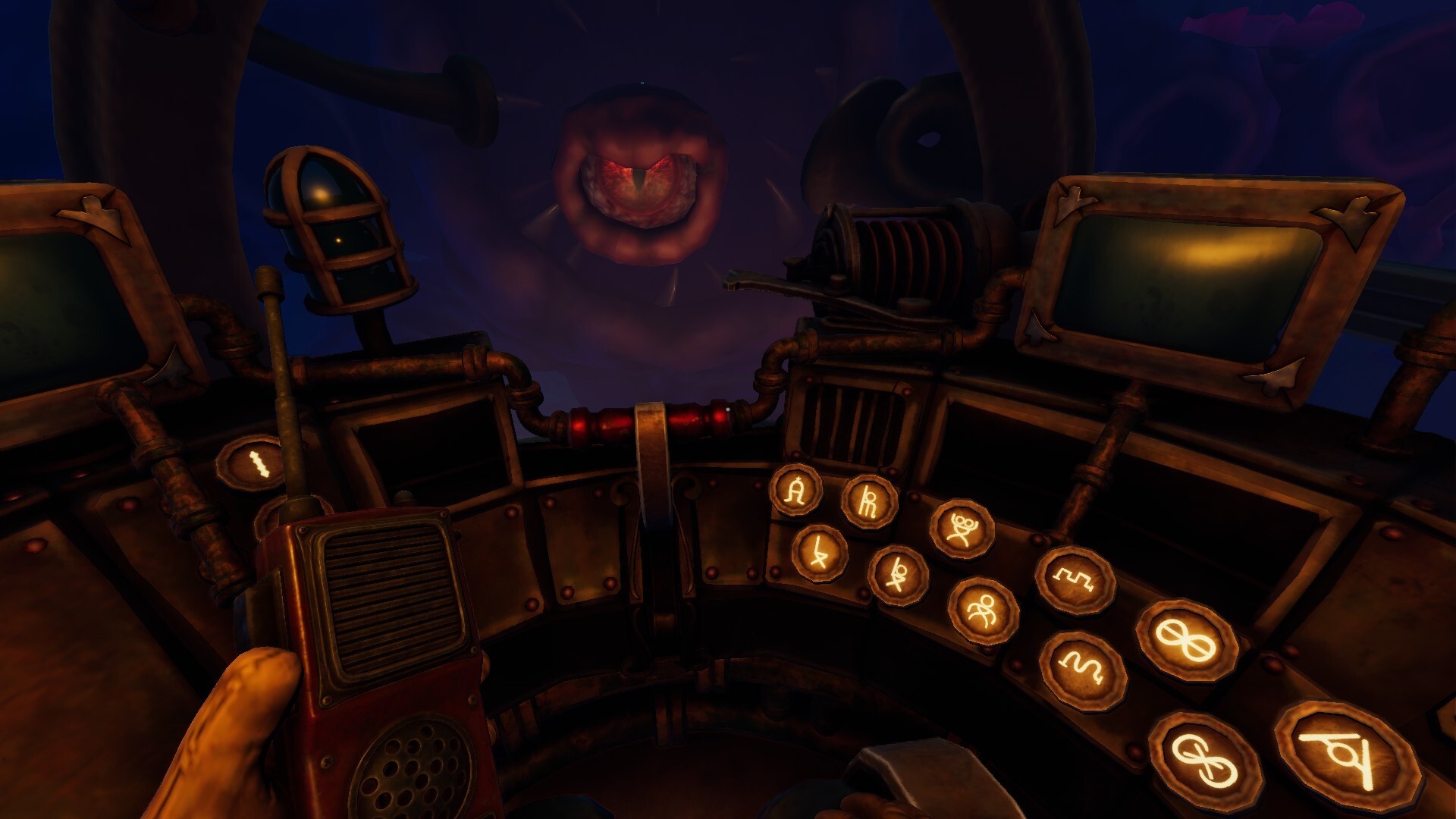The width and height of the screenshot is (1456, 819).
Task: Select the A-shaped glyph with a dot
Action: click(x=795, y=491)
